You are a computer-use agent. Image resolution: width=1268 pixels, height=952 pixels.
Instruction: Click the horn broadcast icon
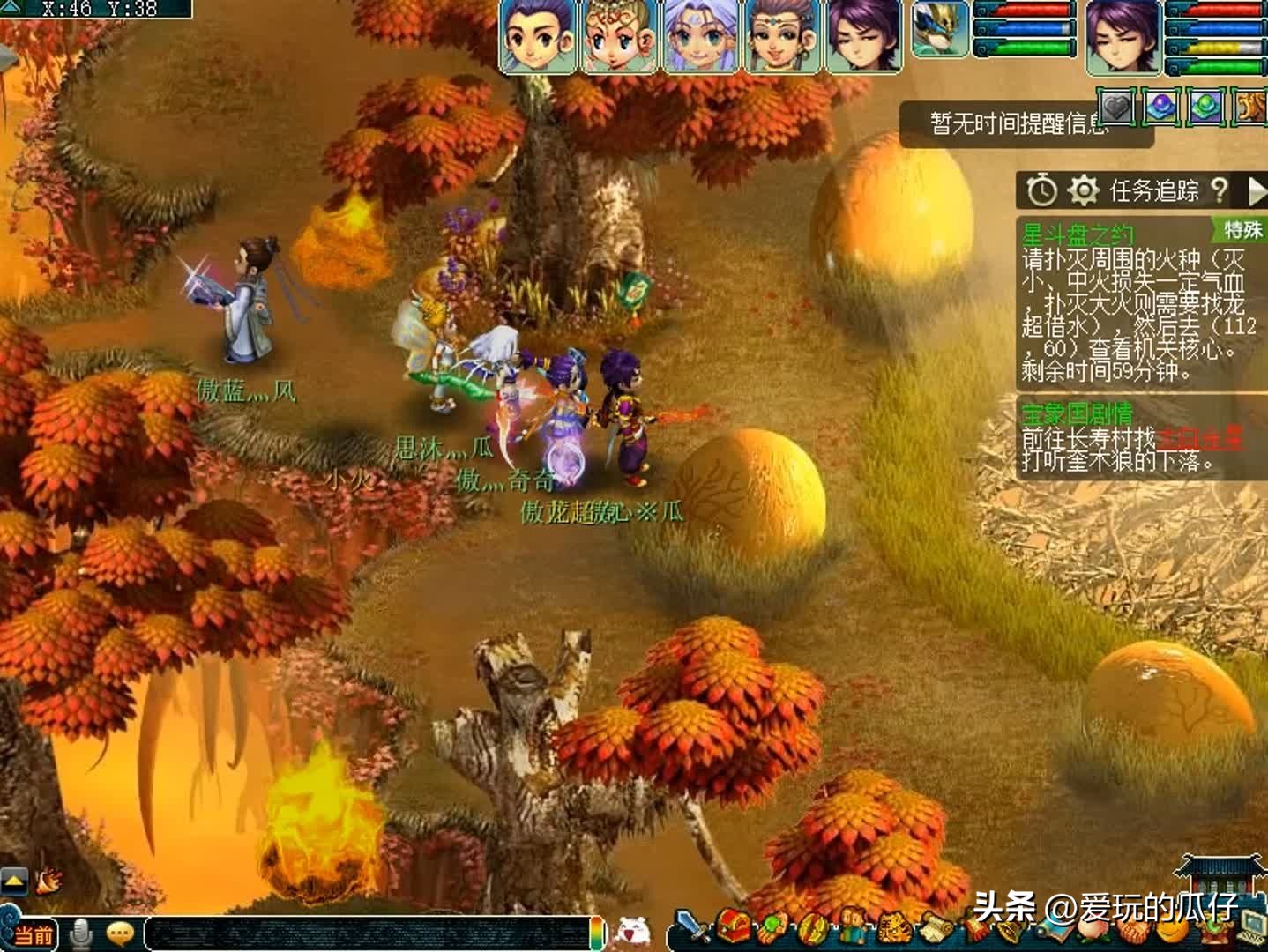coord(48,879)
